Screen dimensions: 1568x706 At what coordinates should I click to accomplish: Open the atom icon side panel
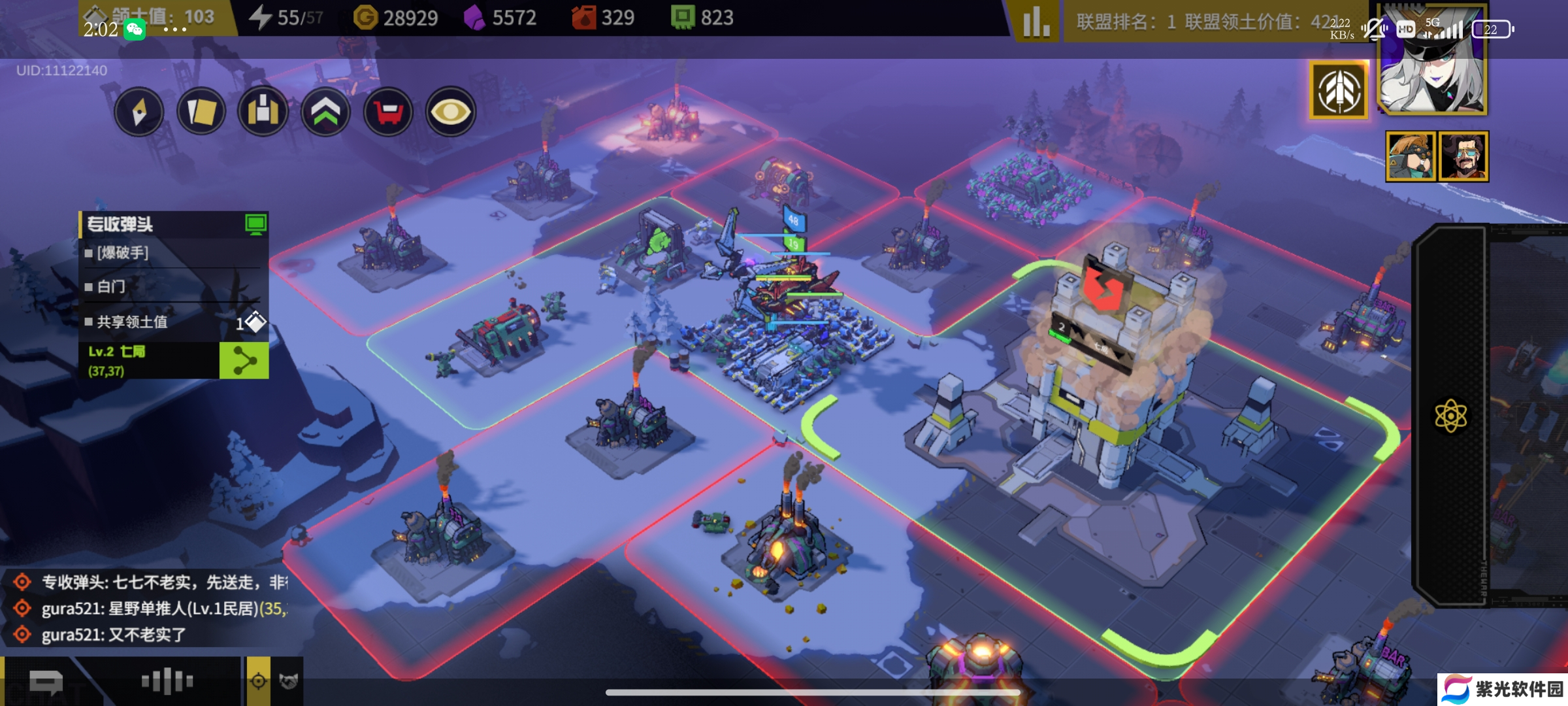[1450, 416]
